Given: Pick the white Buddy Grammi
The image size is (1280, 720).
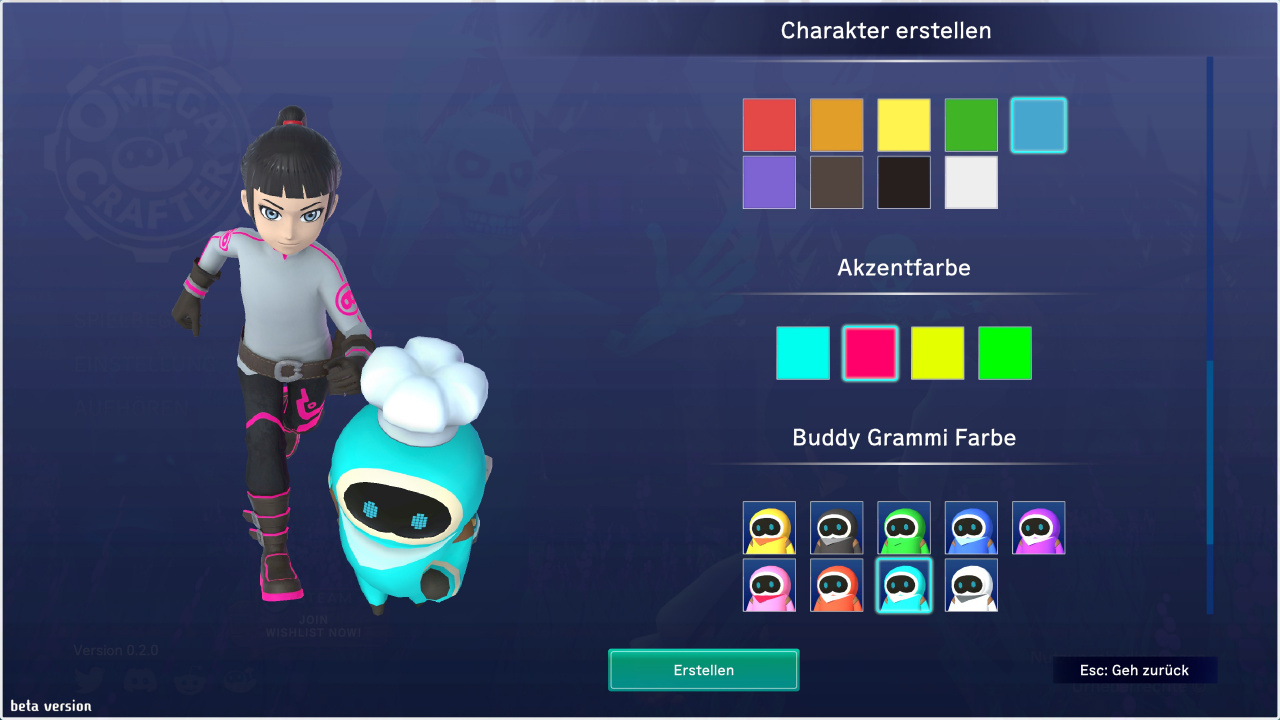Looking at the screenshot, I should (x=971, y=585).
